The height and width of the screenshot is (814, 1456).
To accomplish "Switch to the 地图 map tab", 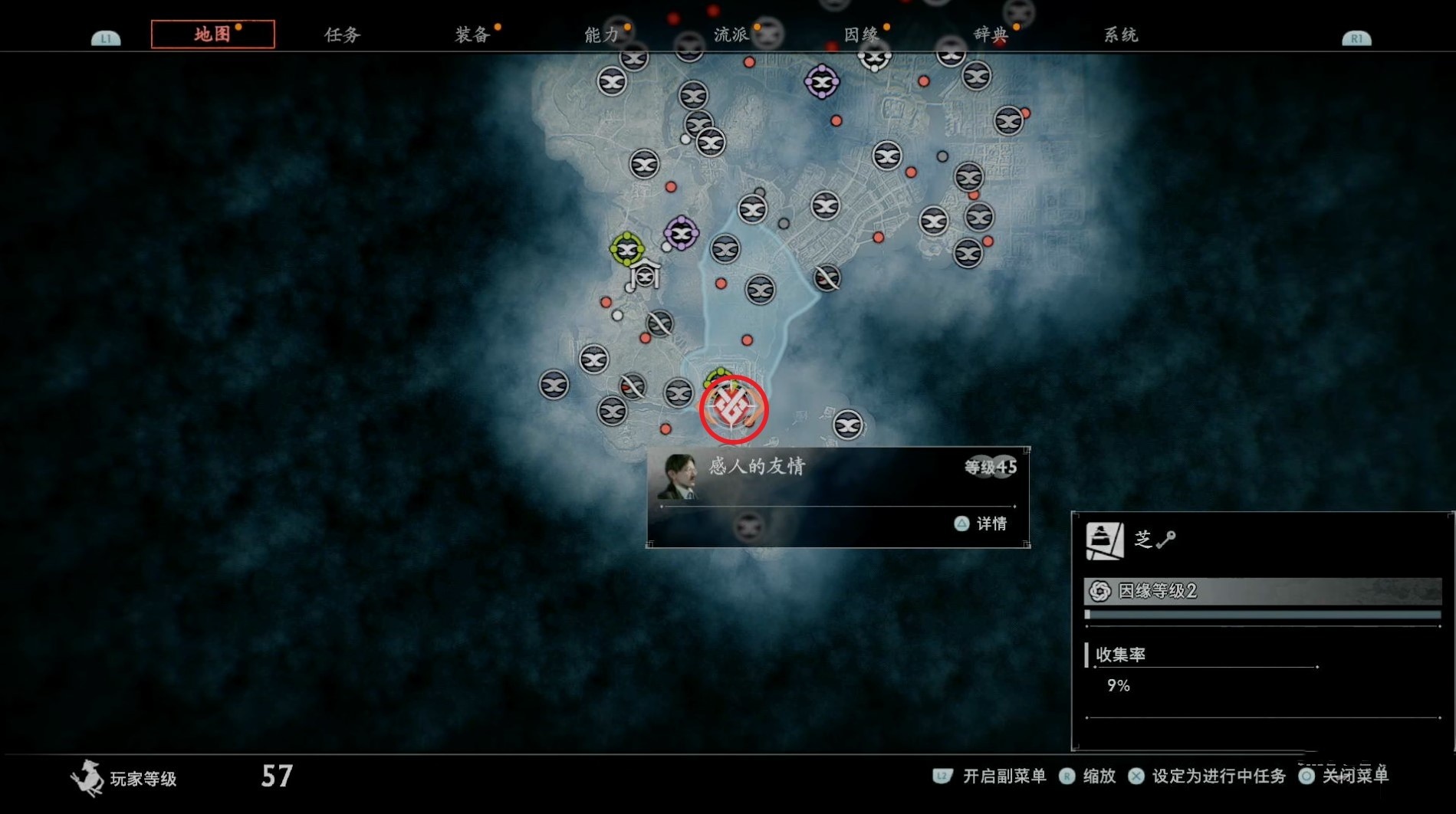I will coord(212,34).
